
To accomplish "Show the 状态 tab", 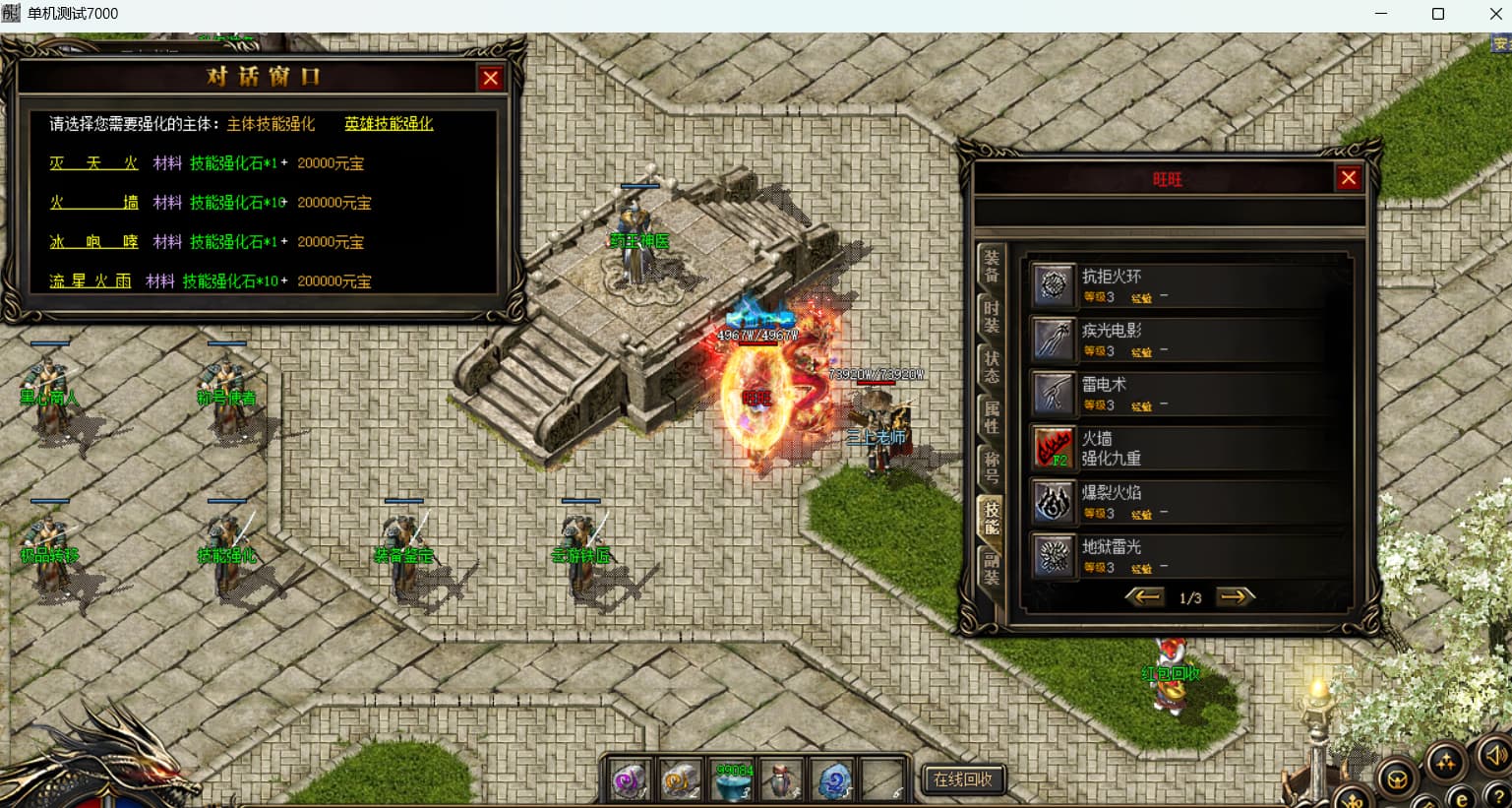I will click(992, 366).
